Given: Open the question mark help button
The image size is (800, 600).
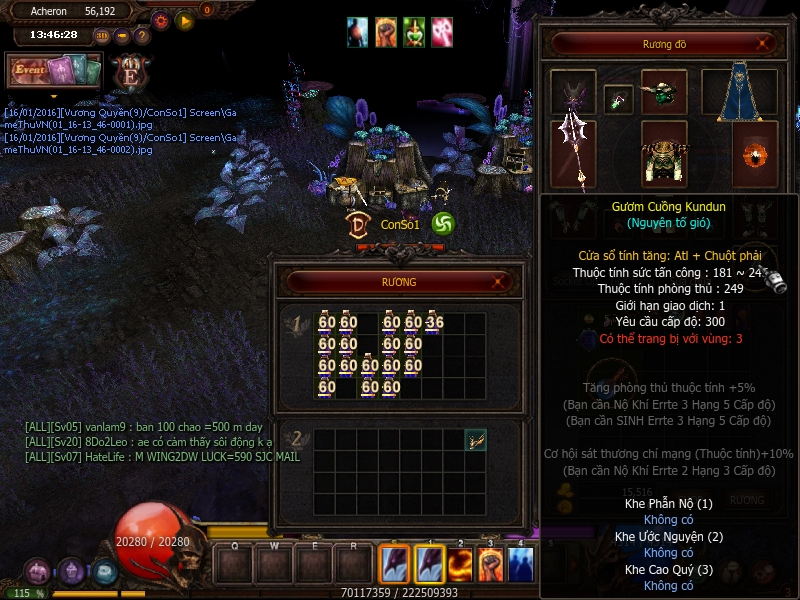Looking at the screenshot, I should click(x=142, y=36).
